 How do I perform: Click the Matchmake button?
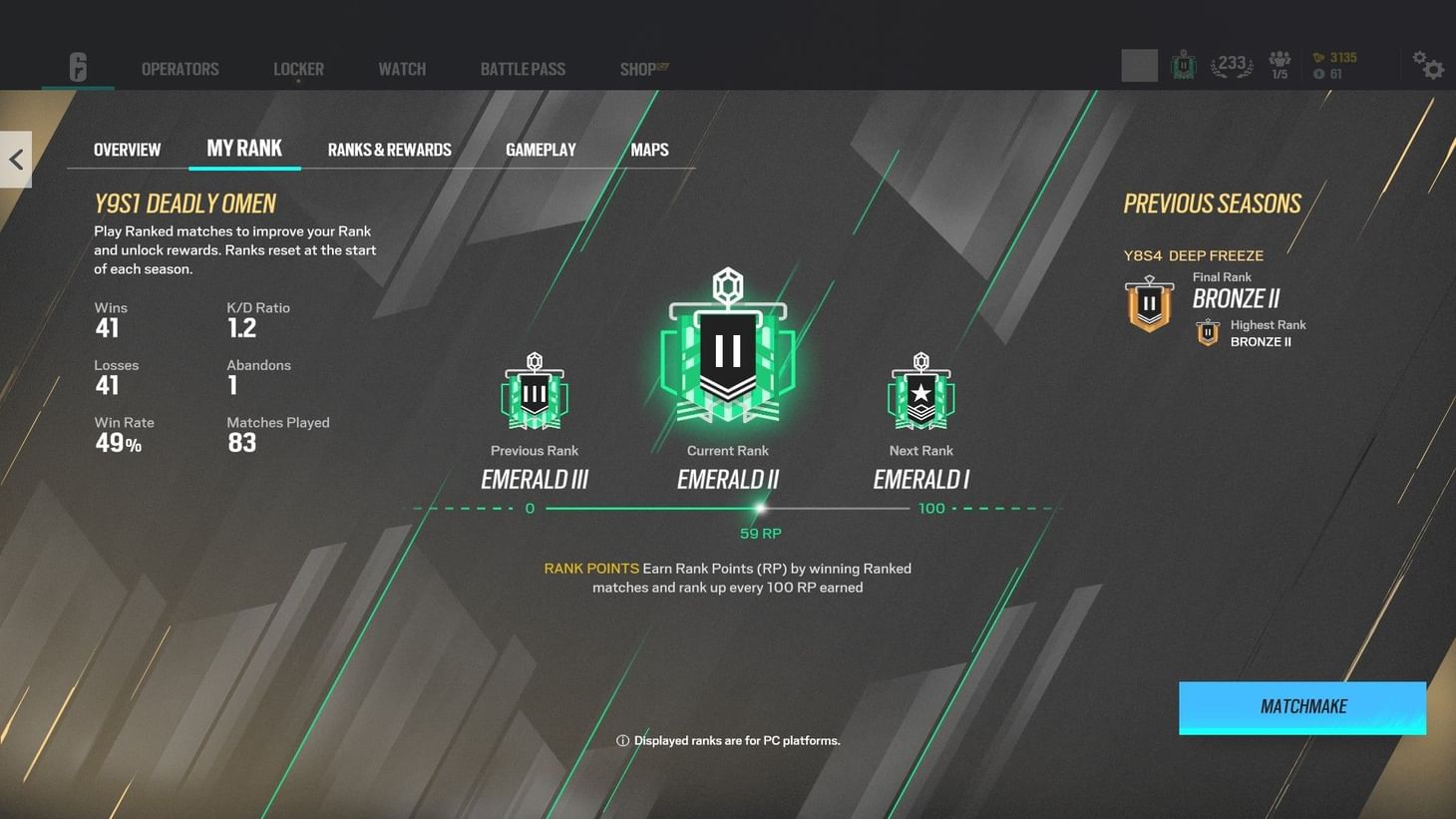click(x=1302, y=706)
